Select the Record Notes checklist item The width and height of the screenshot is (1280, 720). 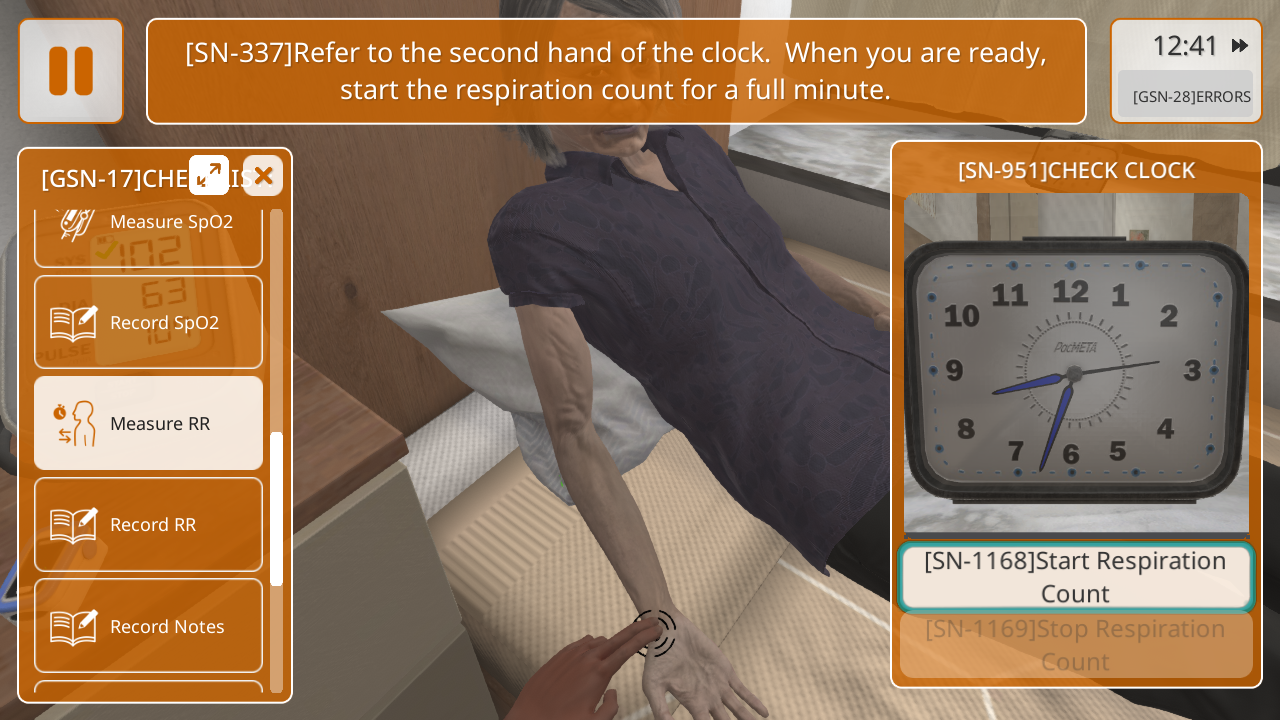pos(149,626)
